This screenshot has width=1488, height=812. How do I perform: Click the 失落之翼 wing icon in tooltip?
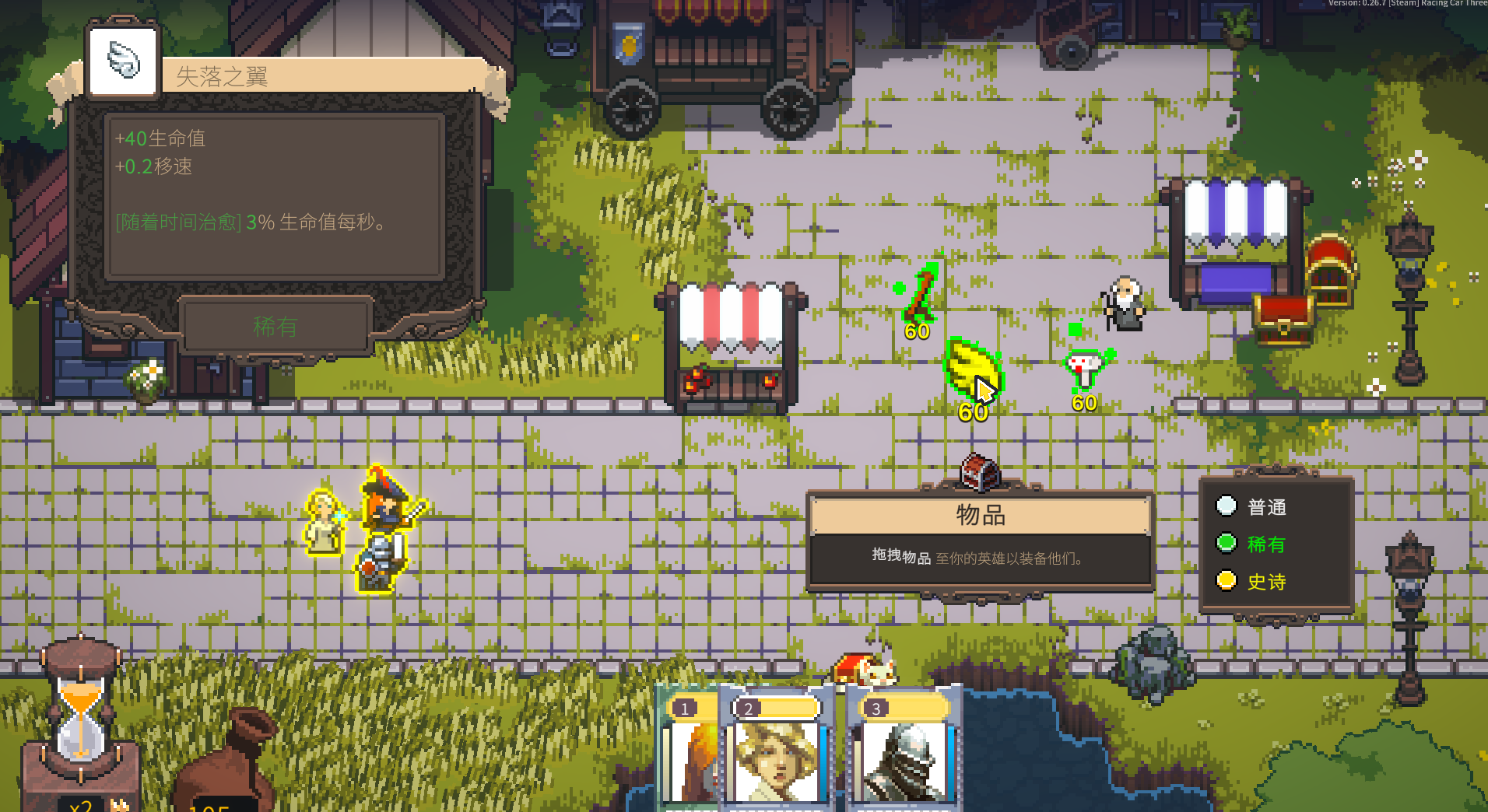click(124, 61)
